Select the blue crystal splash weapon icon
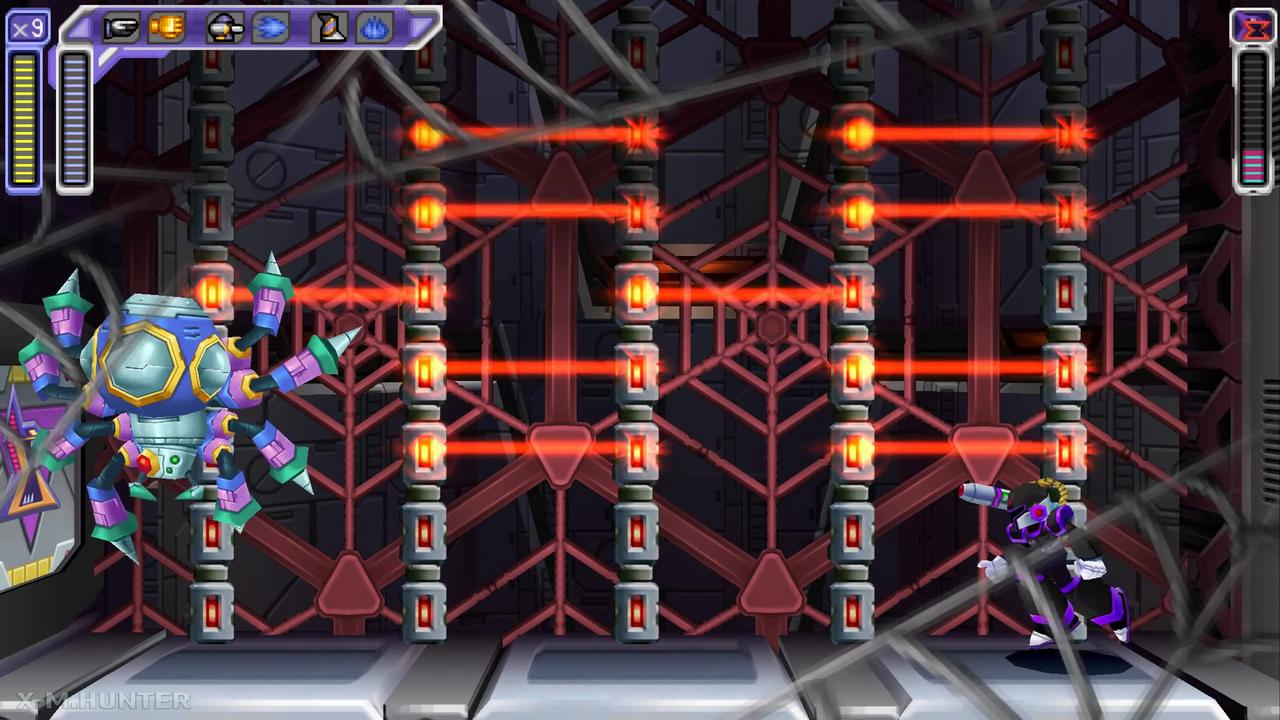This screenshot has height=720, width=1280. point(375,27)
